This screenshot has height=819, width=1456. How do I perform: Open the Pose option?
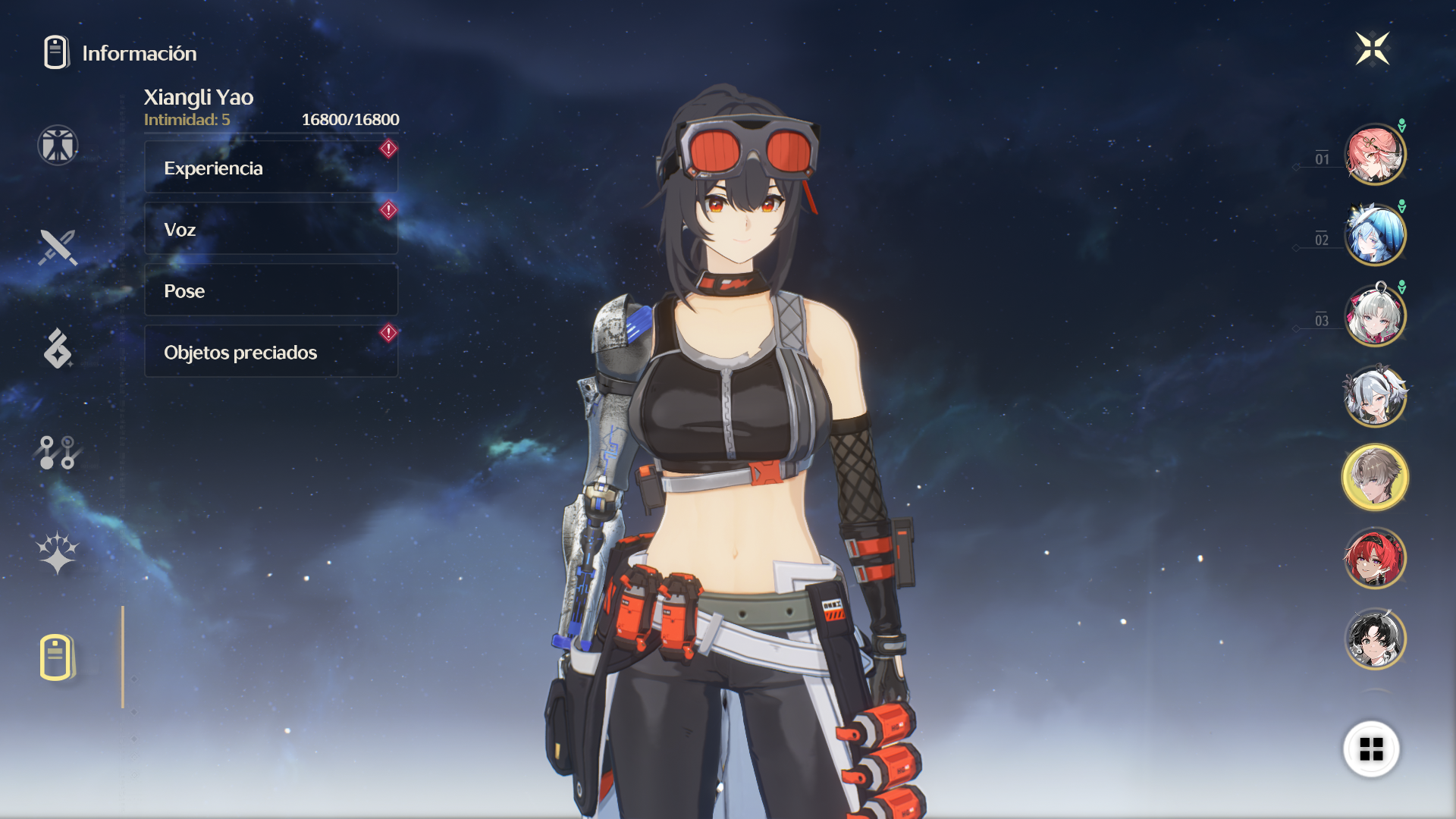[271, 290]
